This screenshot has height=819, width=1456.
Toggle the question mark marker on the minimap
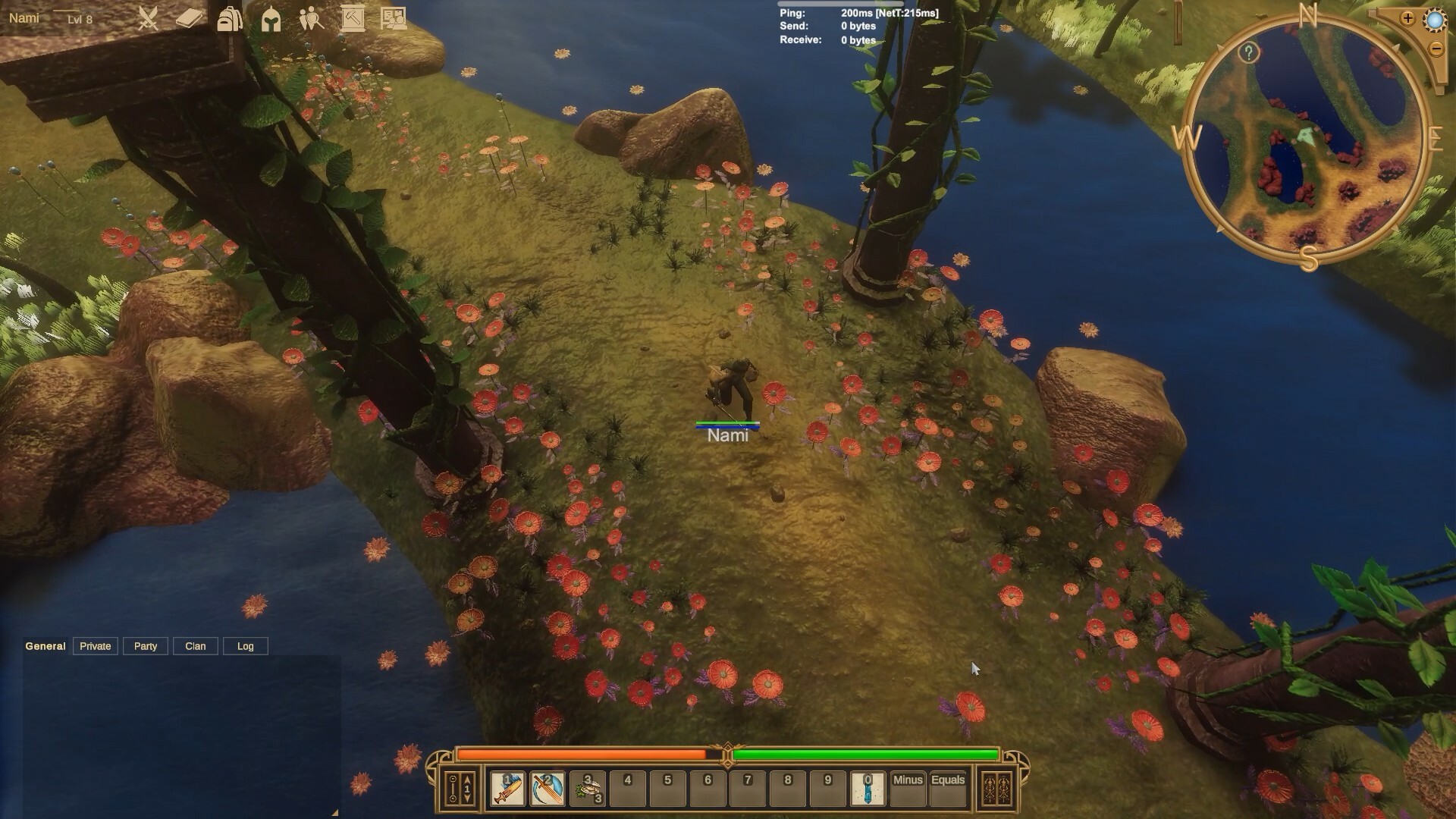click(1247, 52)
